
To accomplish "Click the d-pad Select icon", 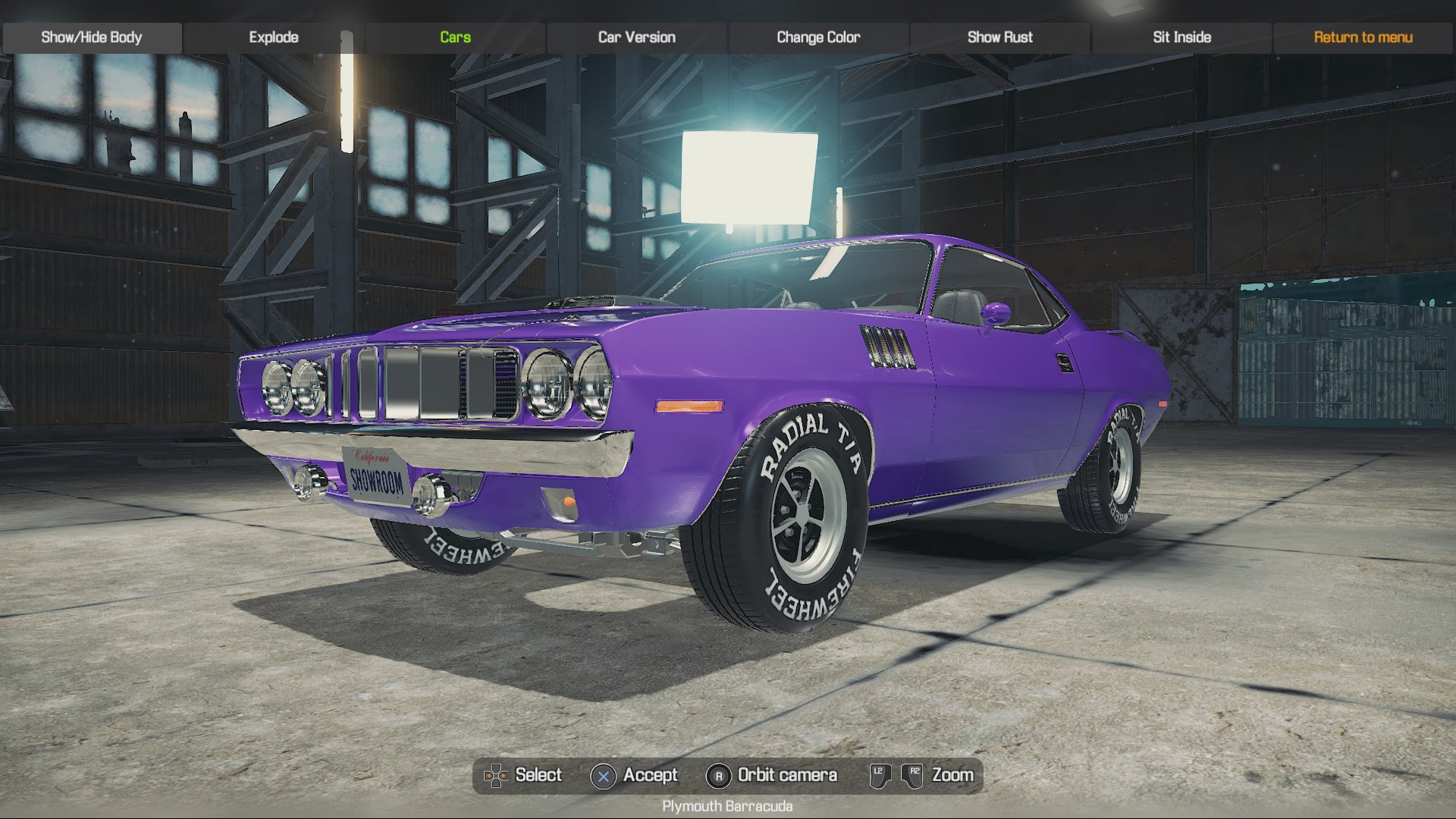I will pos(497,775).
